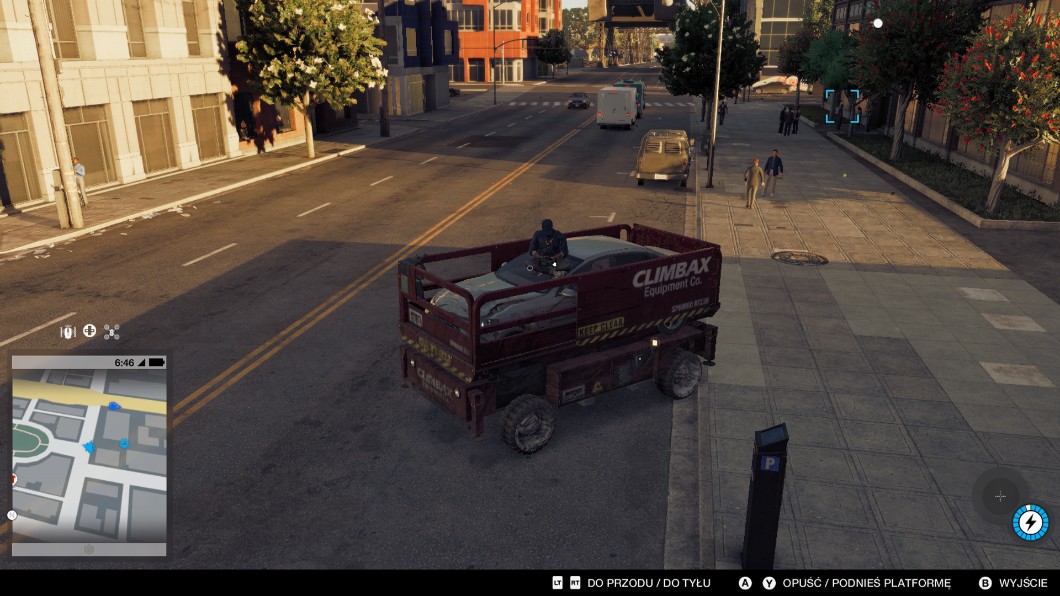Click the north compass marker on minimap
Image resolution: width=1060 pixels, height=596 pixels.
click(x=12, y=515)
